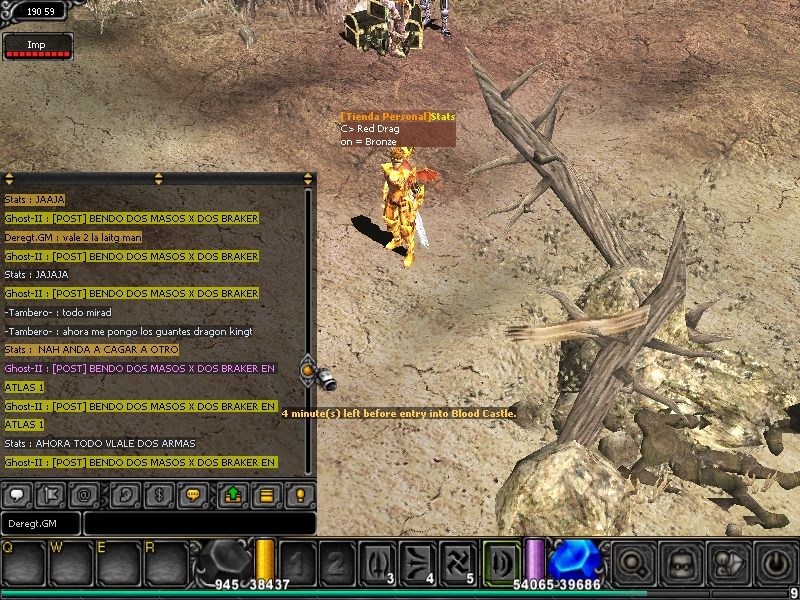Open the yellow stacked lines chat button
Screen dimensions: 800x600
coord(266,494)
